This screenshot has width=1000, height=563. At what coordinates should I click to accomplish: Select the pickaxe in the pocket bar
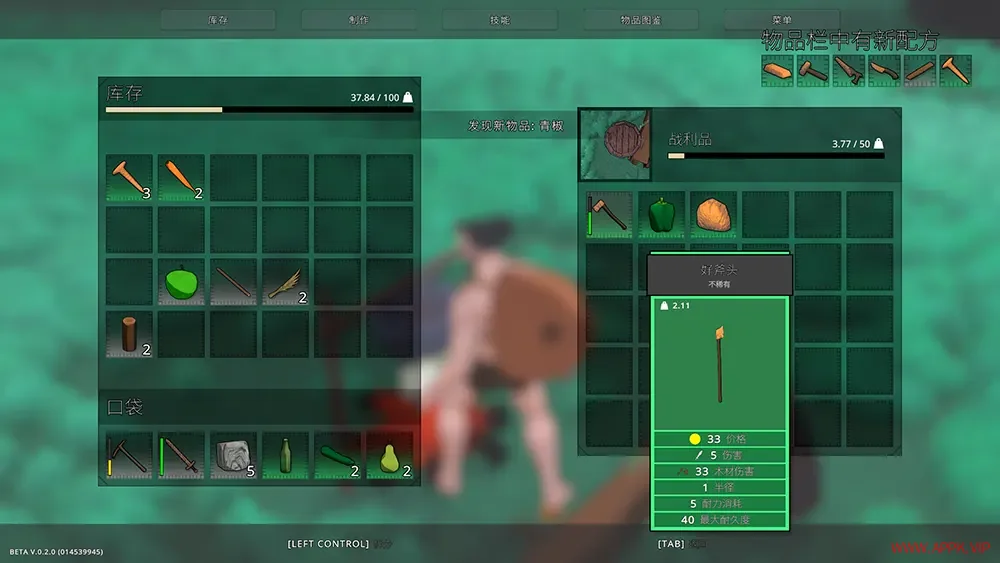(130, 456)
